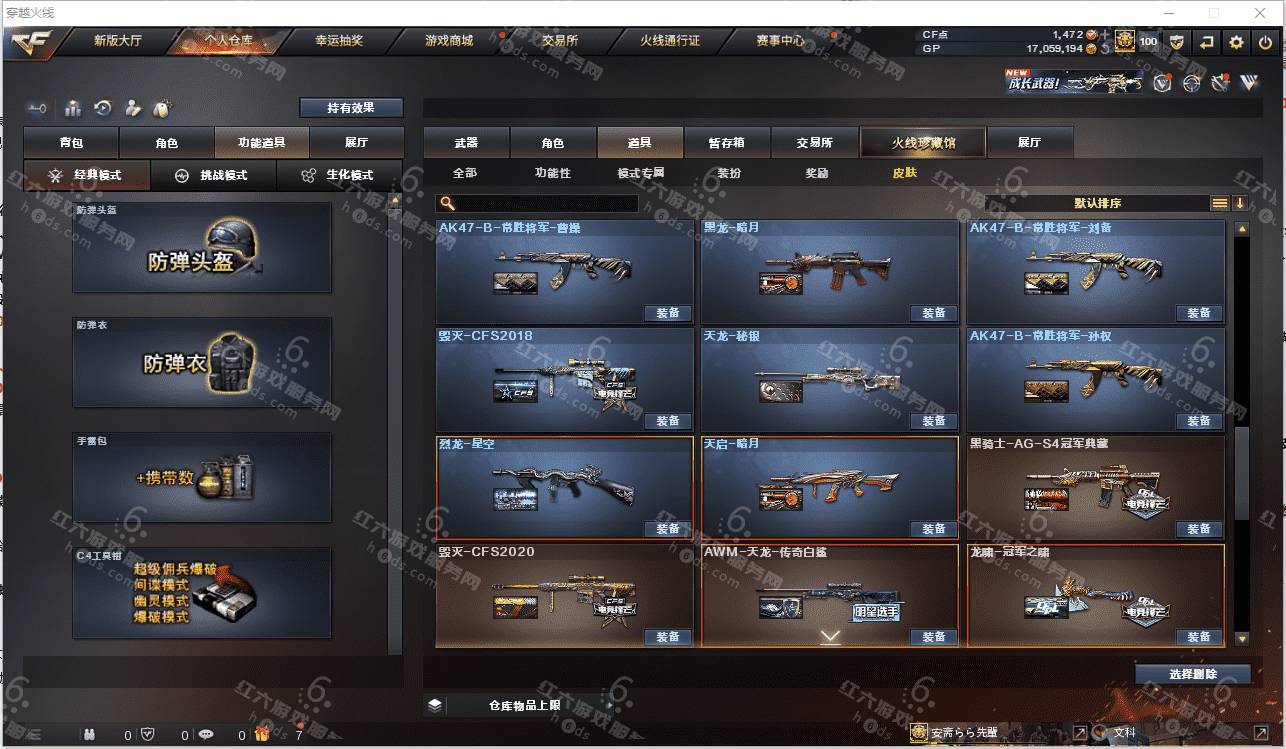Click the 选择删除 button
This screenshot has width=1286, height=749.
coord(1192,674)
